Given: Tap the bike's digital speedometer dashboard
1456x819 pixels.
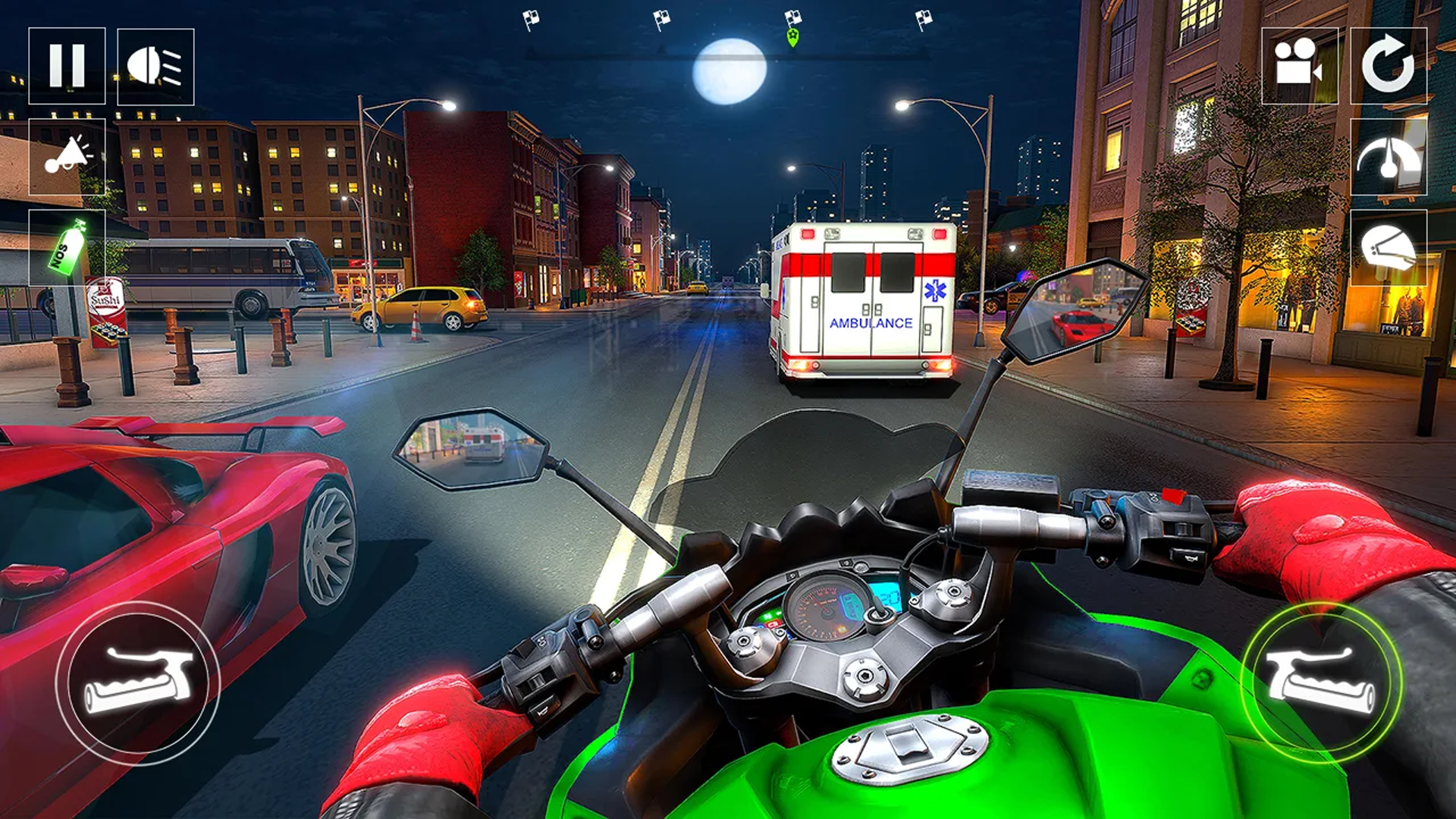Looking at the screenshot, I should [827, 607].
